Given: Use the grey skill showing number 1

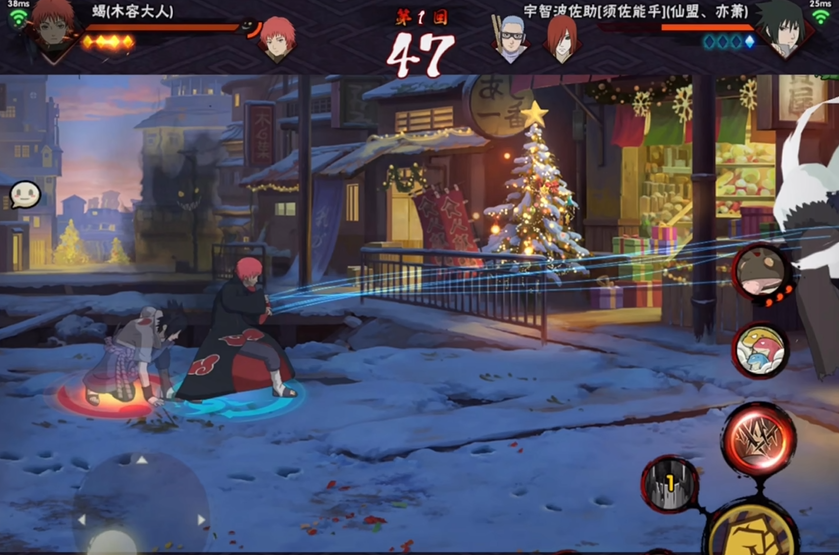Looking at the screenshot, I should click(x=669, y=484).
